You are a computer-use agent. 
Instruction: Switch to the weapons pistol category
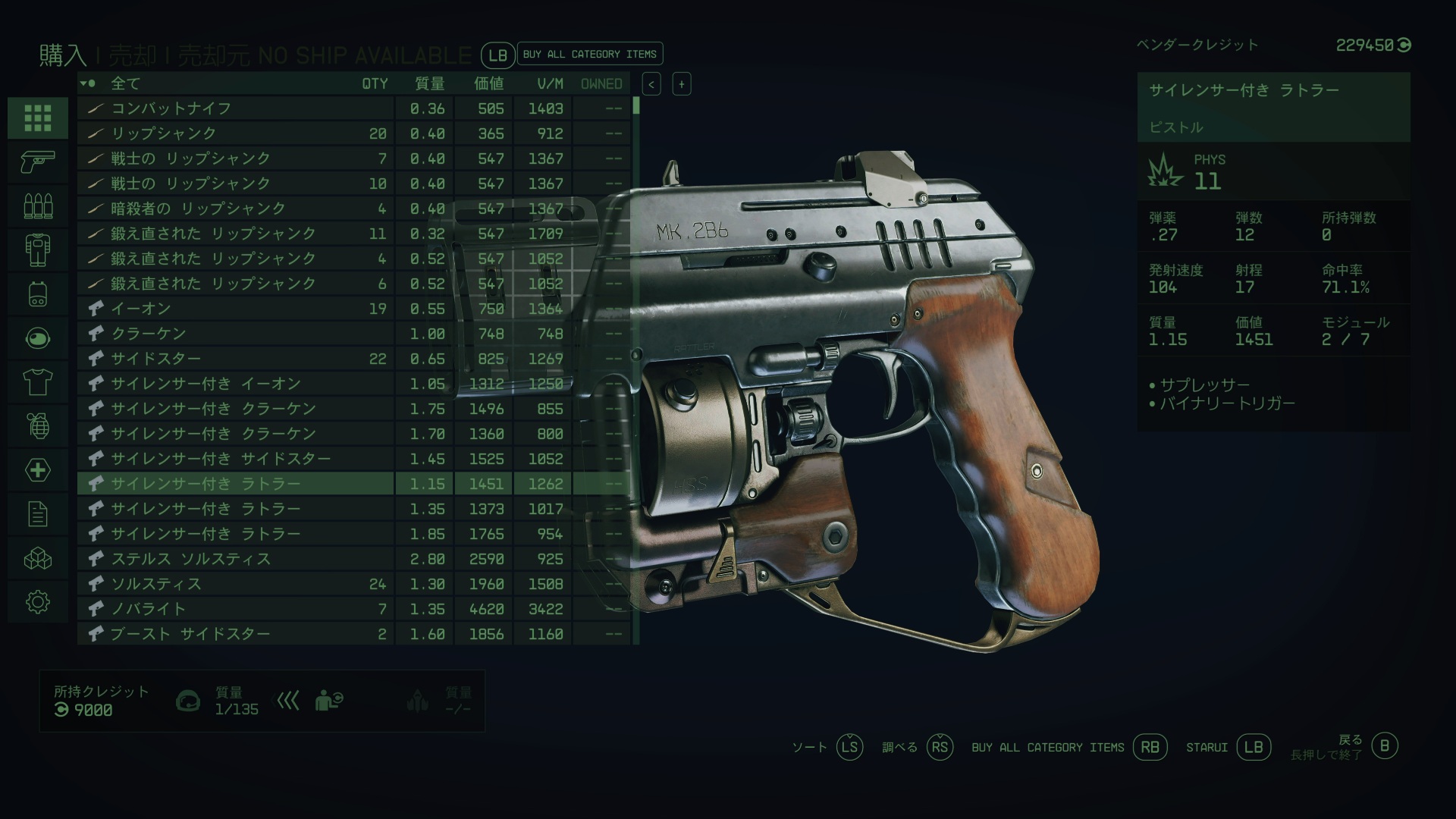(38, 161)
